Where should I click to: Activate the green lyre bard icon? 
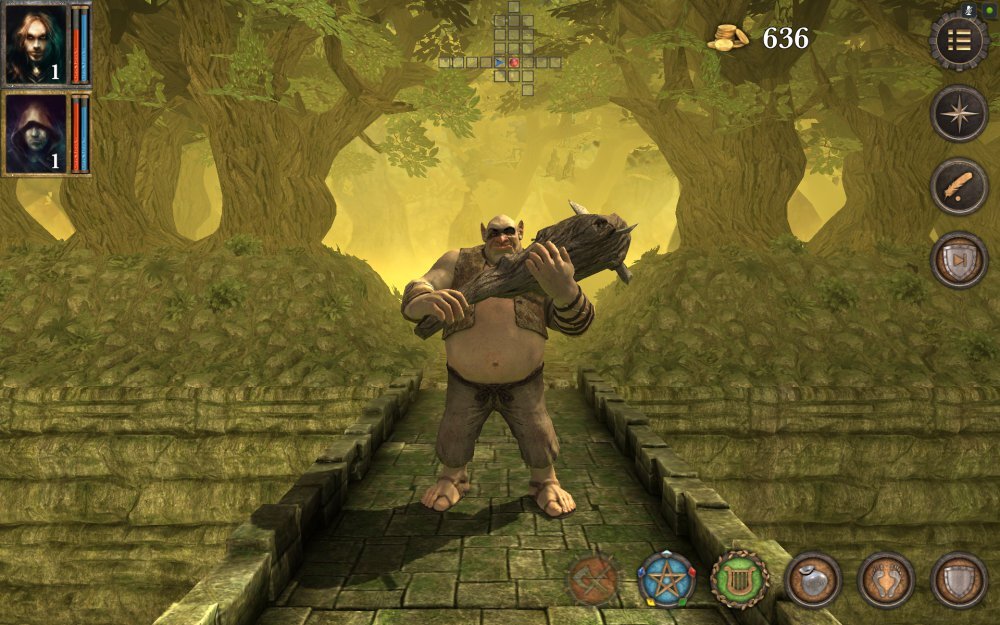tap(740, 580)
